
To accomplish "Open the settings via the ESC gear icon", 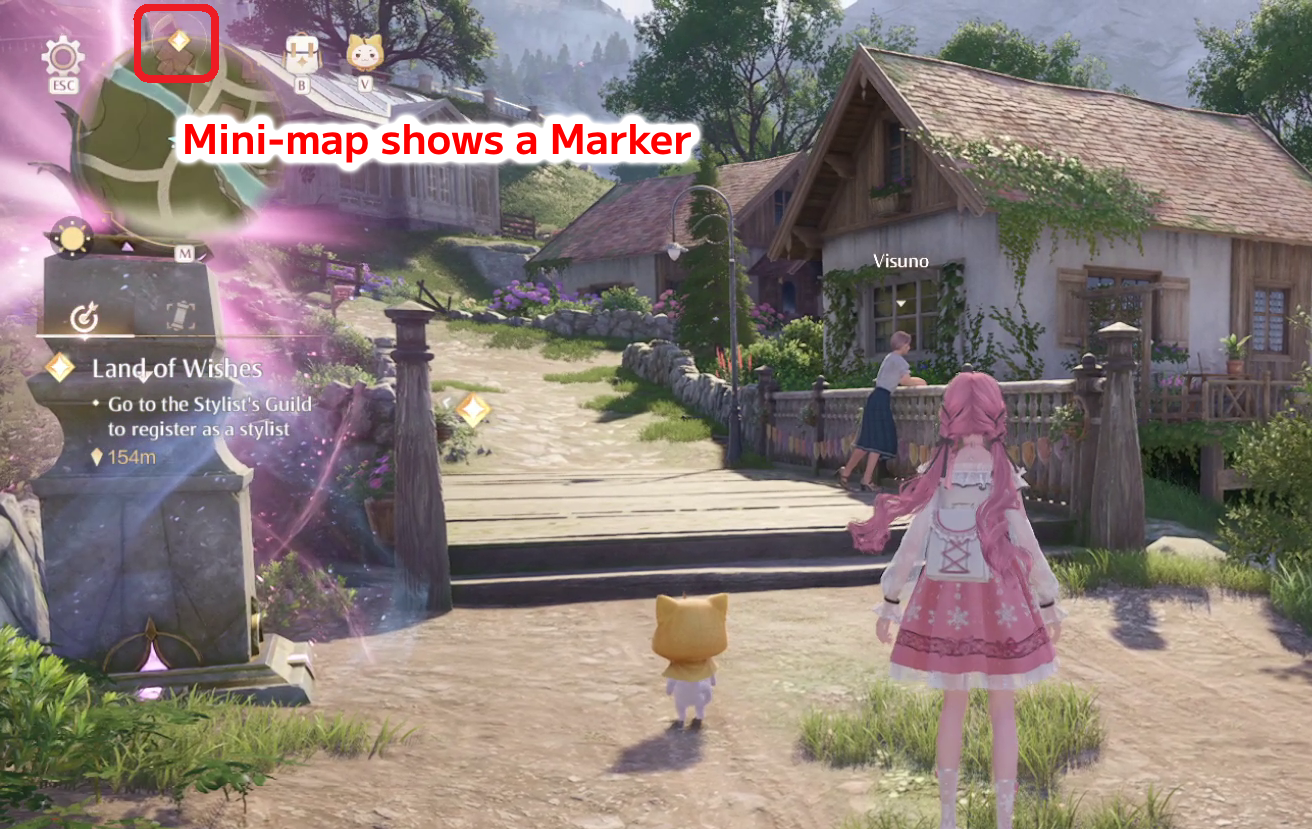I will point(62,57).
